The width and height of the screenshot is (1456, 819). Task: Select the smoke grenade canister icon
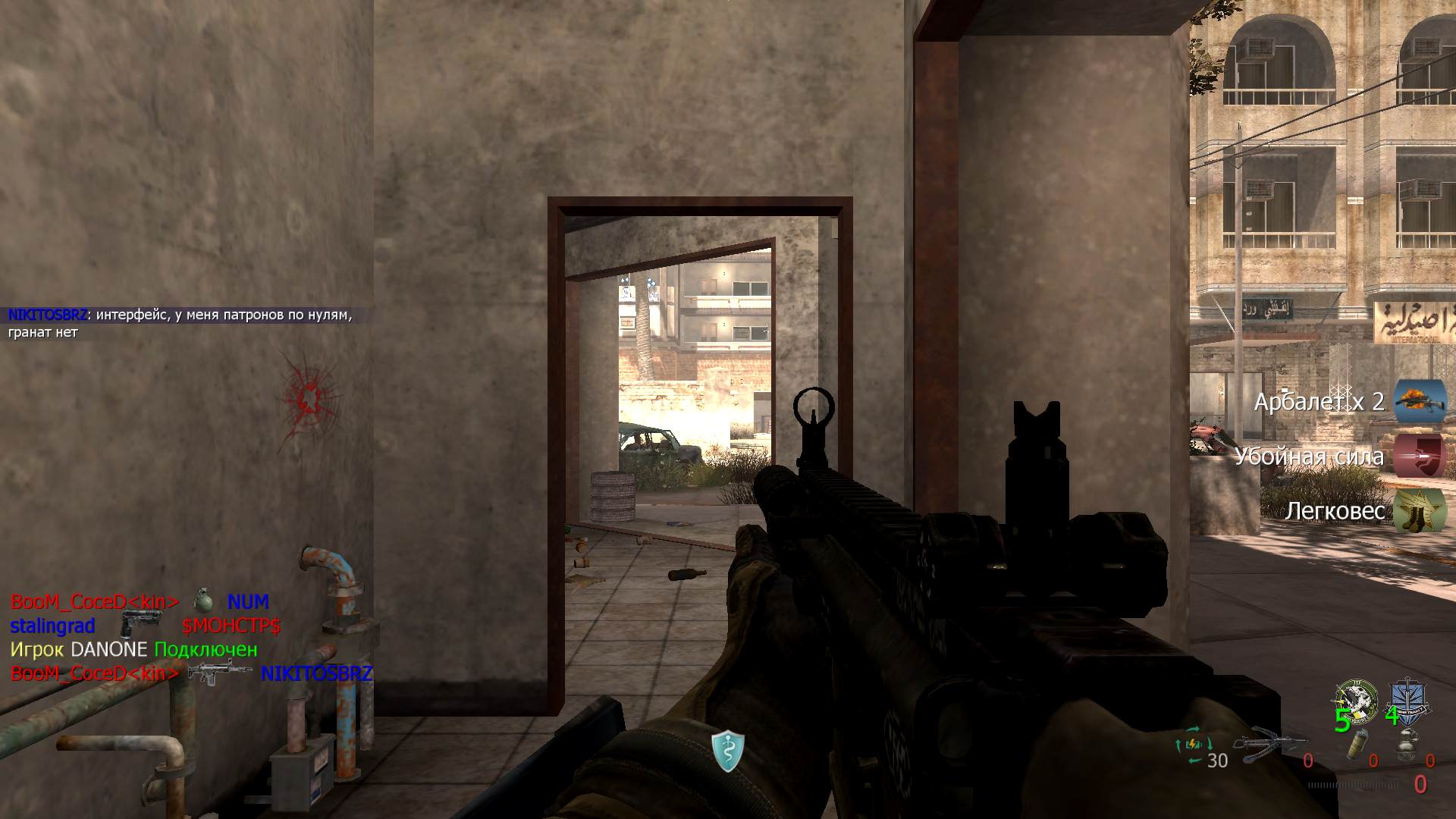click(x=1354, y=746)
